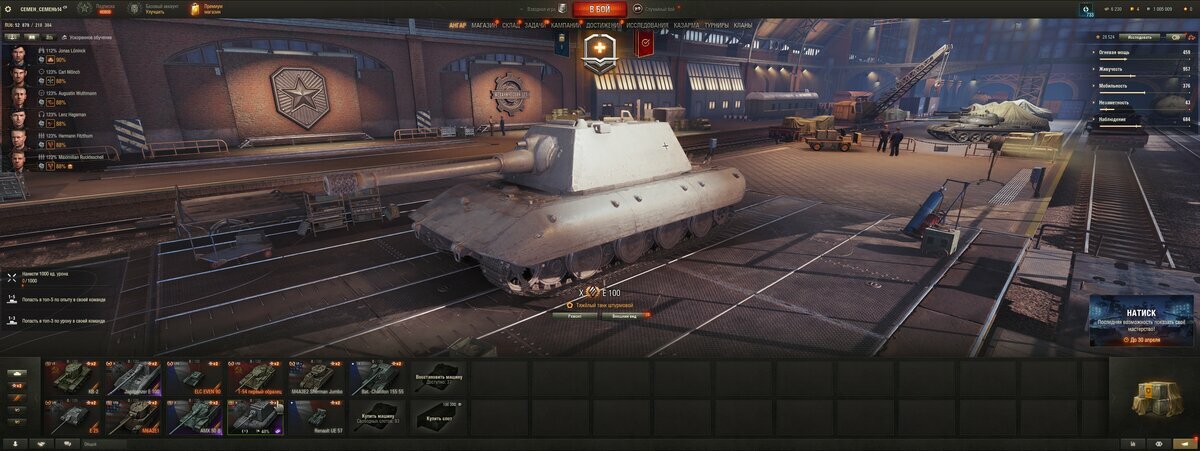Screen dimensions: 1200x451
Task: Open the КЛАНЫ tab
Action: 743,24
